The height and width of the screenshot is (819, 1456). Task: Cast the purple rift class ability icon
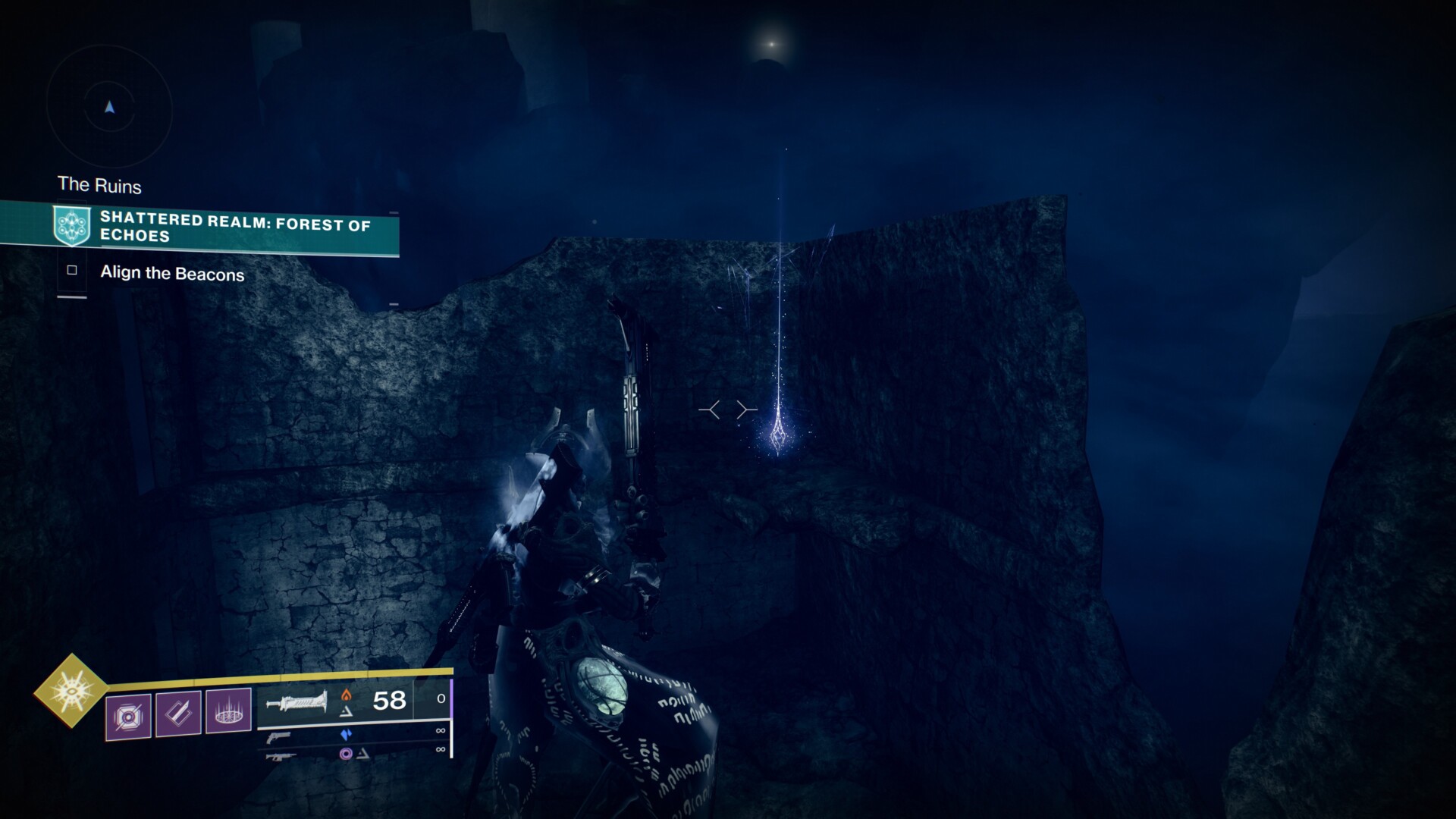[x=228, y=711]
